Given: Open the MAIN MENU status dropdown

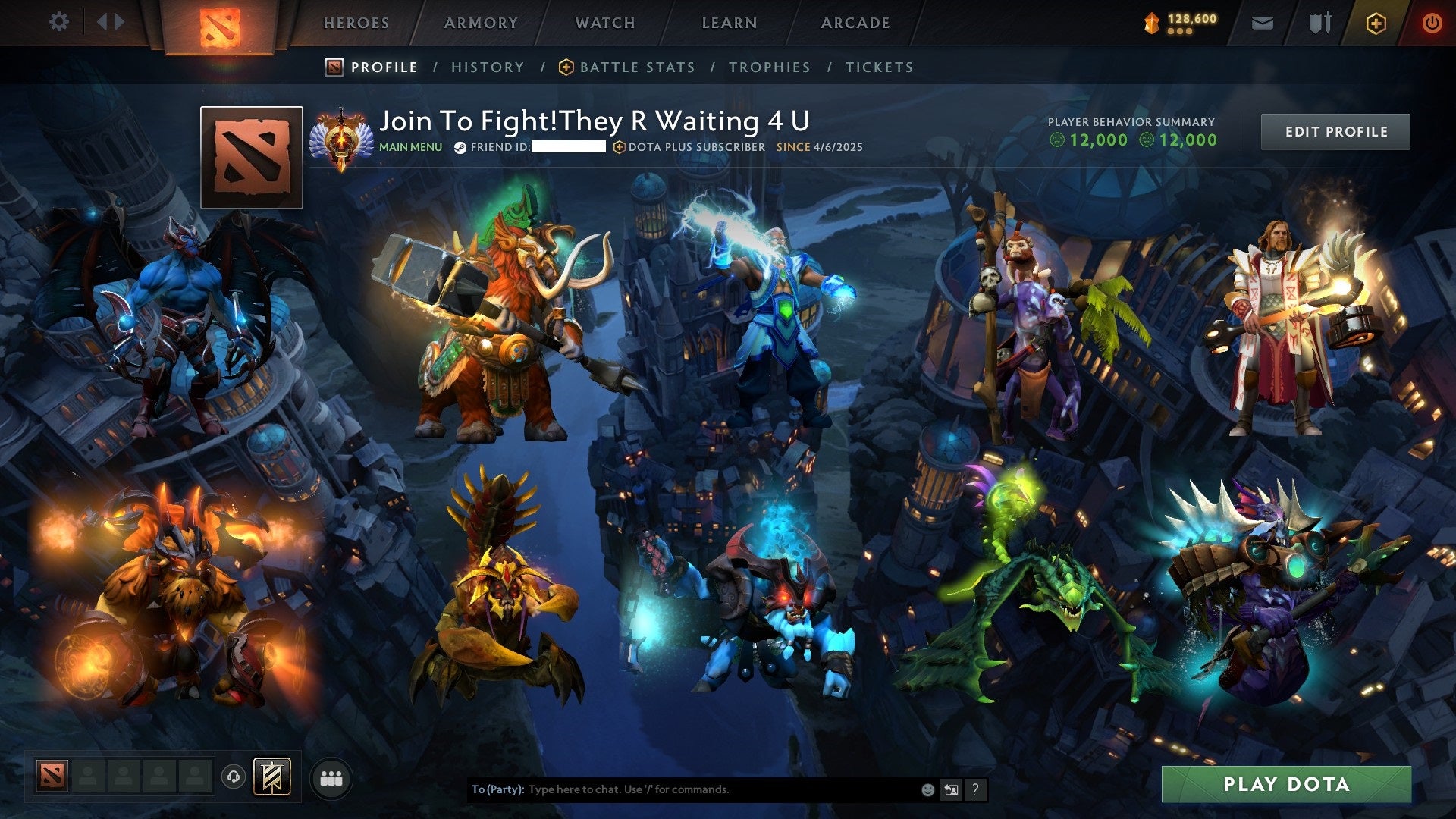Looking at the screenshot, I should point(410,147).
